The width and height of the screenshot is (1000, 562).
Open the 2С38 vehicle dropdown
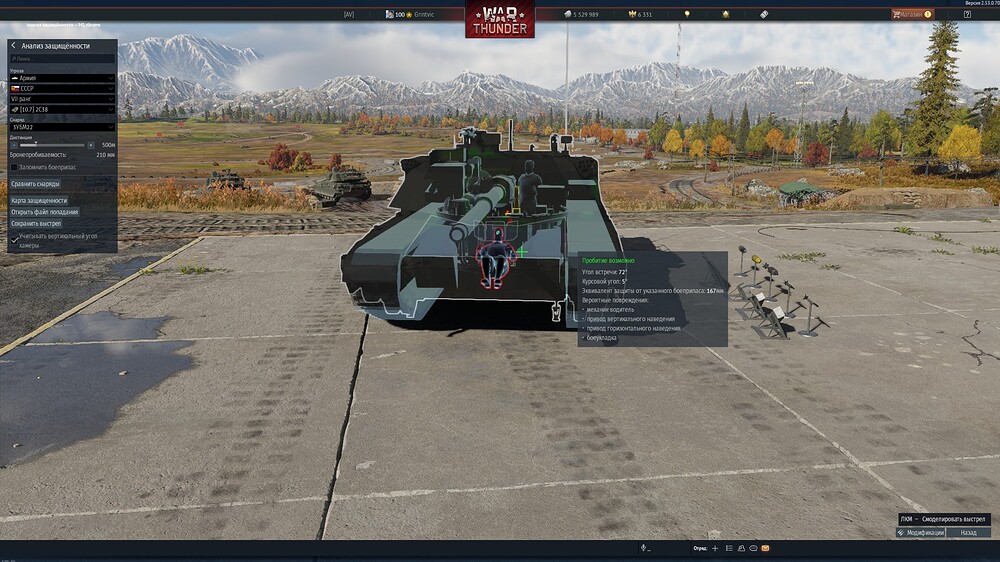tap(62, 109)
